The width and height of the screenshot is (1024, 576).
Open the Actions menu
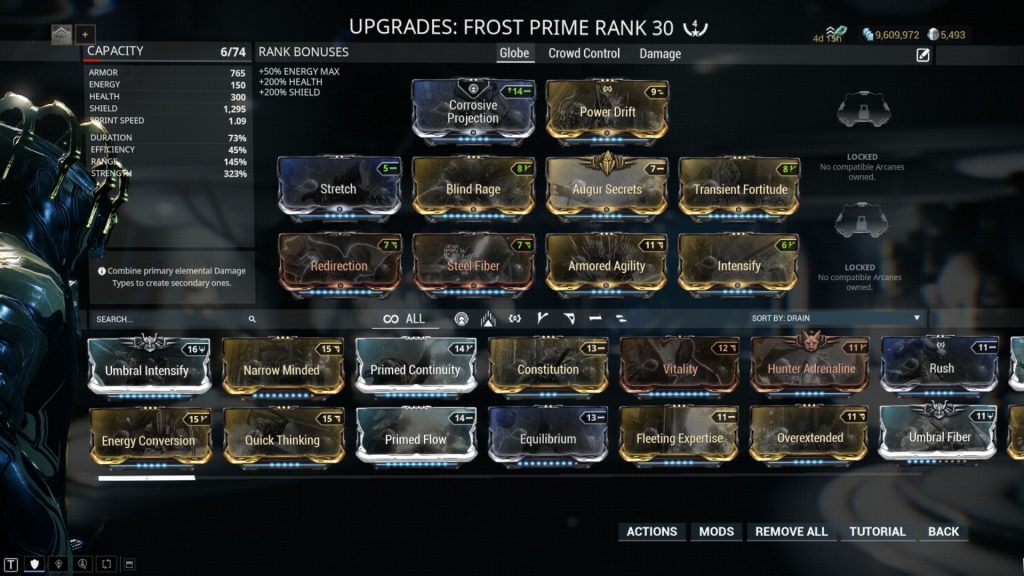(x=652, y=531)
